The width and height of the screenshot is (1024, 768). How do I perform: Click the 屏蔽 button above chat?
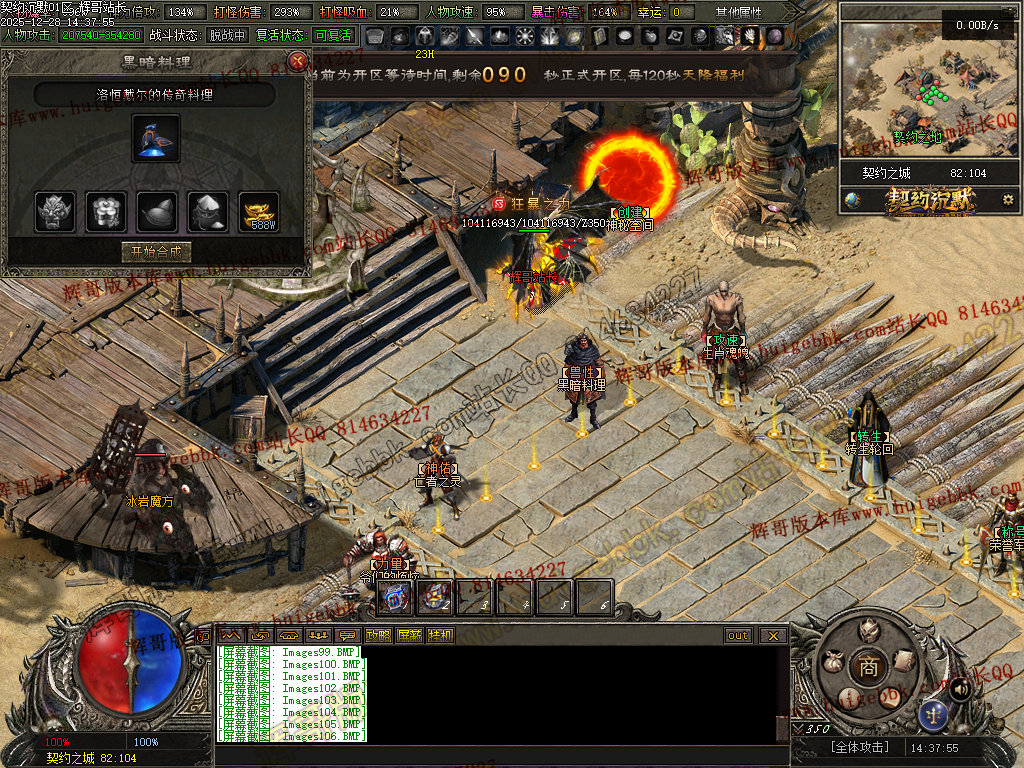click(x=409, y=635)
